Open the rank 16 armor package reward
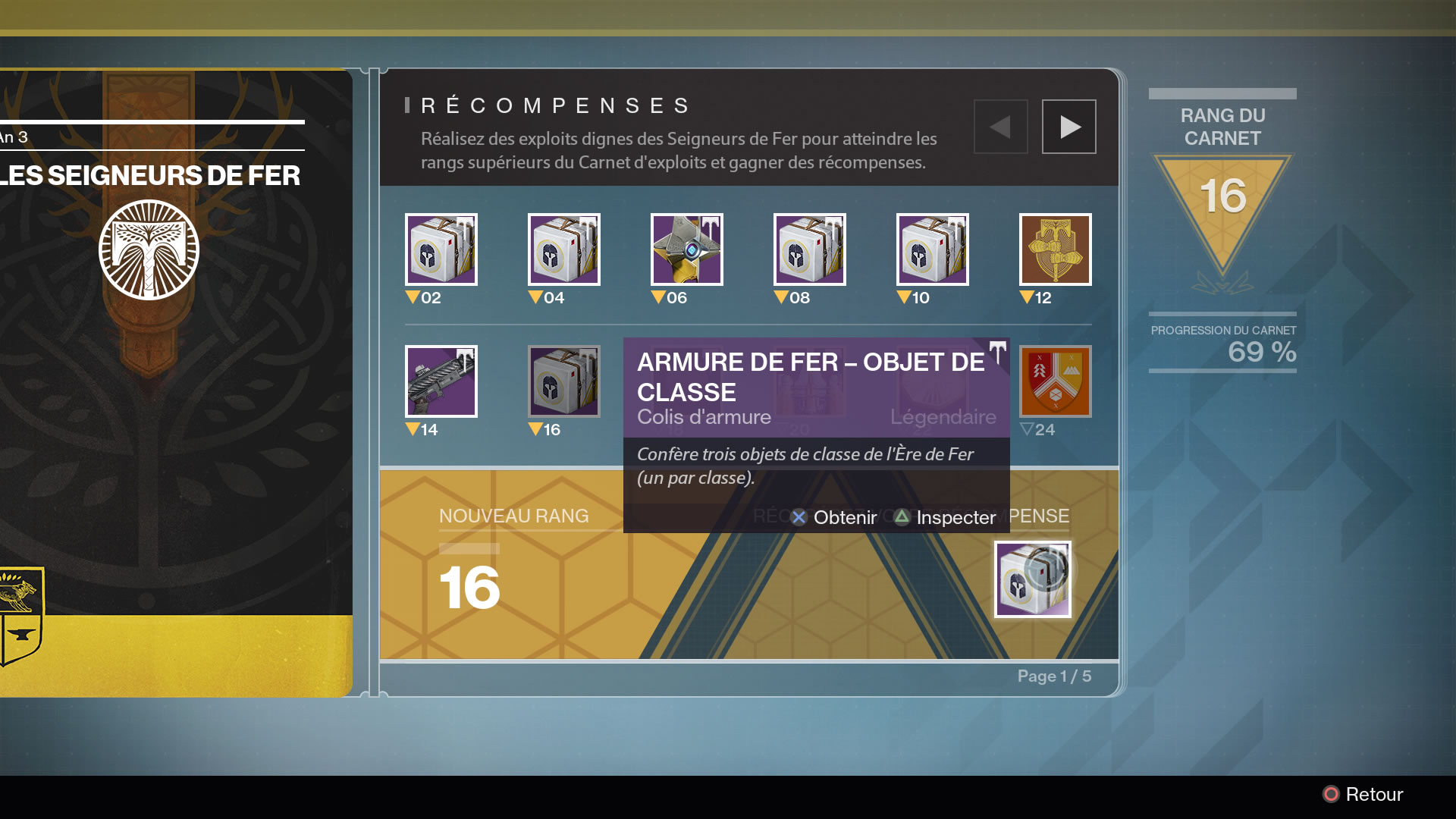 (563, 381)
